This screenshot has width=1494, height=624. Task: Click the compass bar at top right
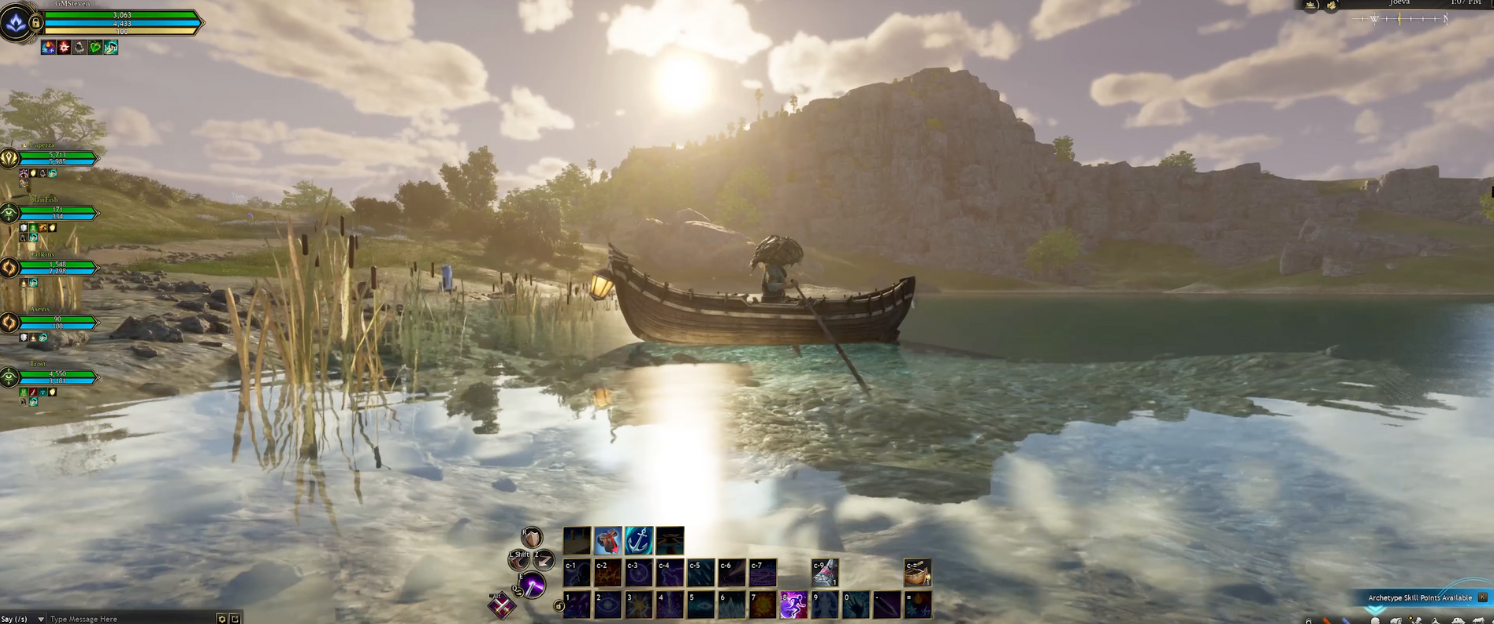[1400, 19]
